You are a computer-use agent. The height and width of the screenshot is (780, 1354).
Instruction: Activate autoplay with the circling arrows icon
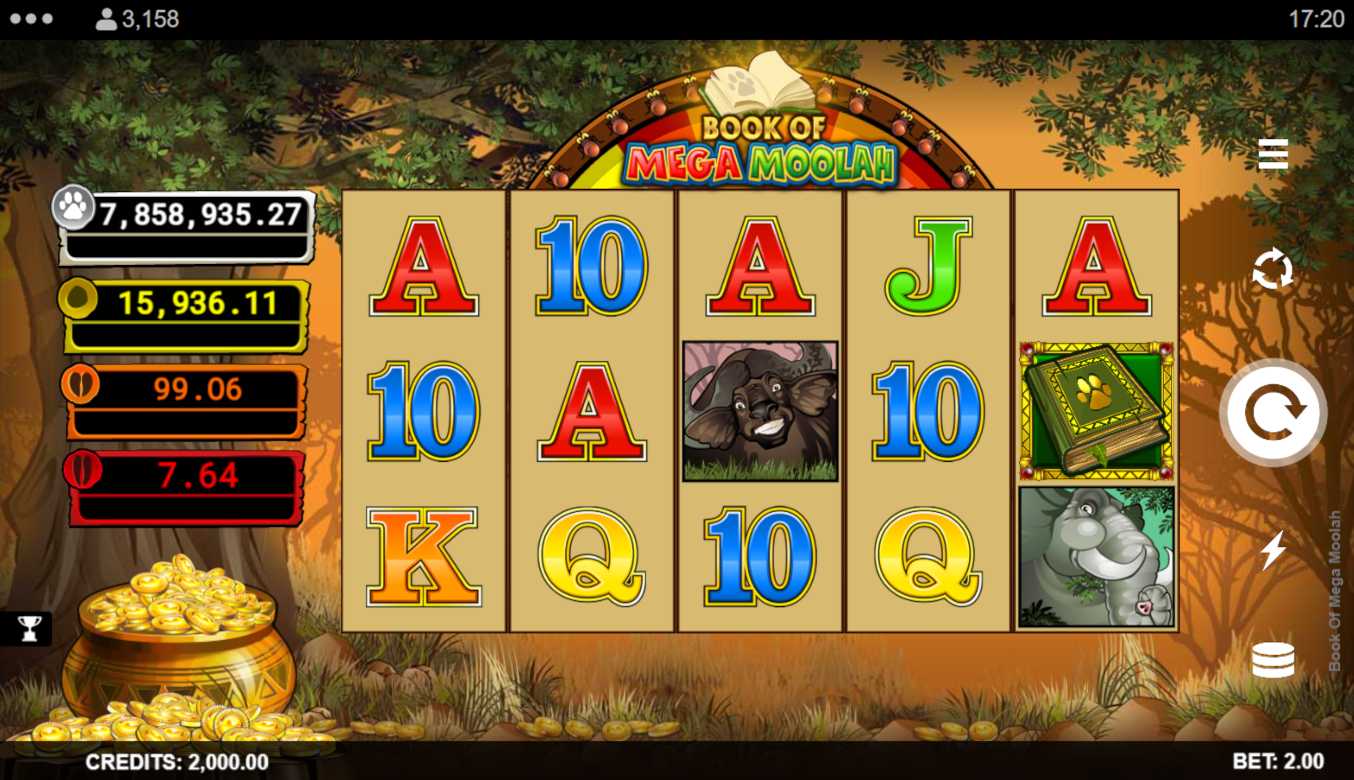pos(1273,270)
